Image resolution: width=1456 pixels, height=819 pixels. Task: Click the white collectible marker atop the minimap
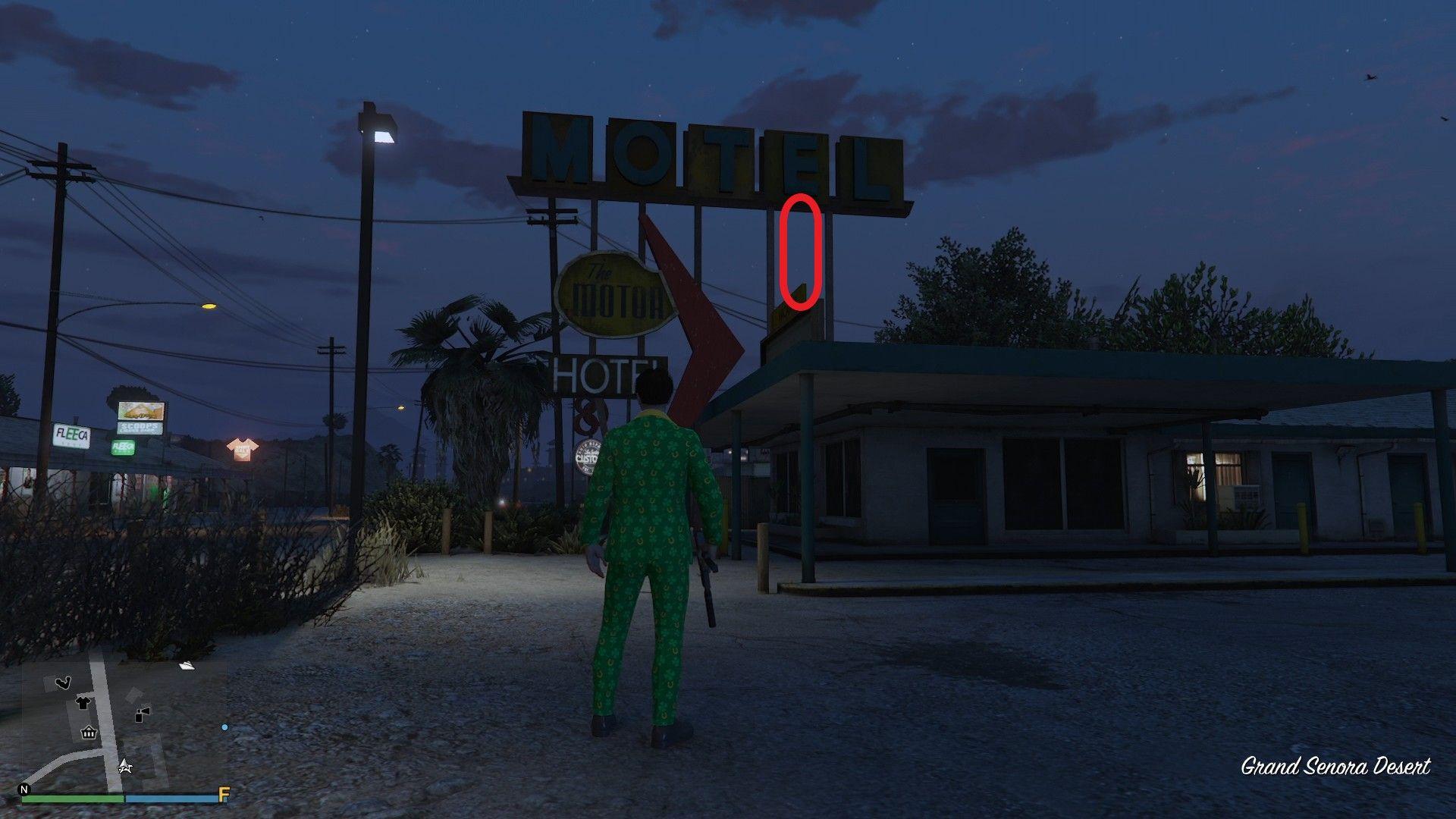[x=187, y=666]
